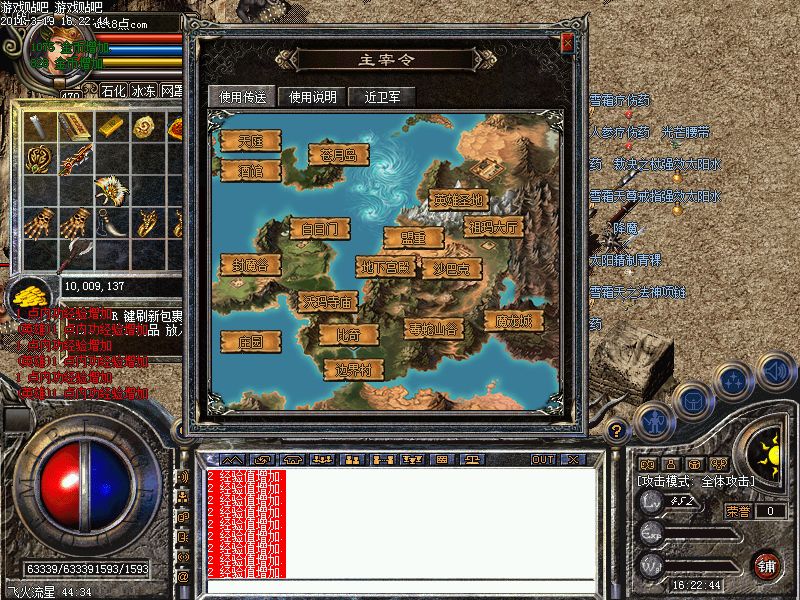The width and height of the screenshot is (800, 600).
Task: Teleport to 封魔谷
Action: click(250, 264)
